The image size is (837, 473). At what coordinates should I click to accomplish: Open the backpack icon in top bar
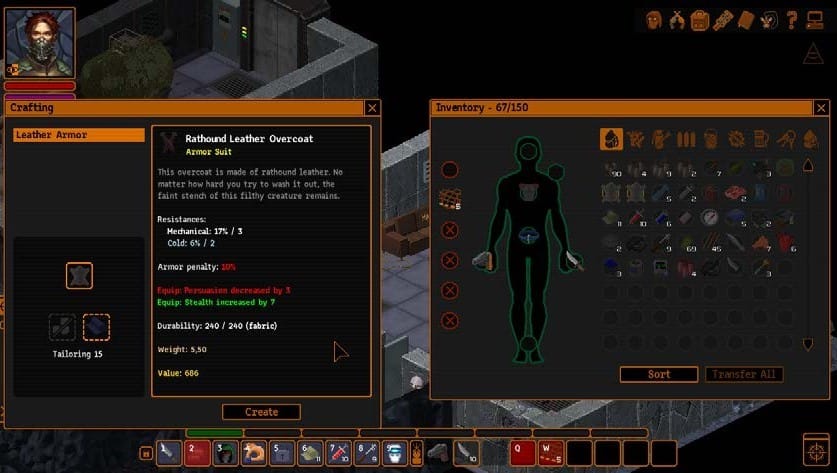pos(700,19)
